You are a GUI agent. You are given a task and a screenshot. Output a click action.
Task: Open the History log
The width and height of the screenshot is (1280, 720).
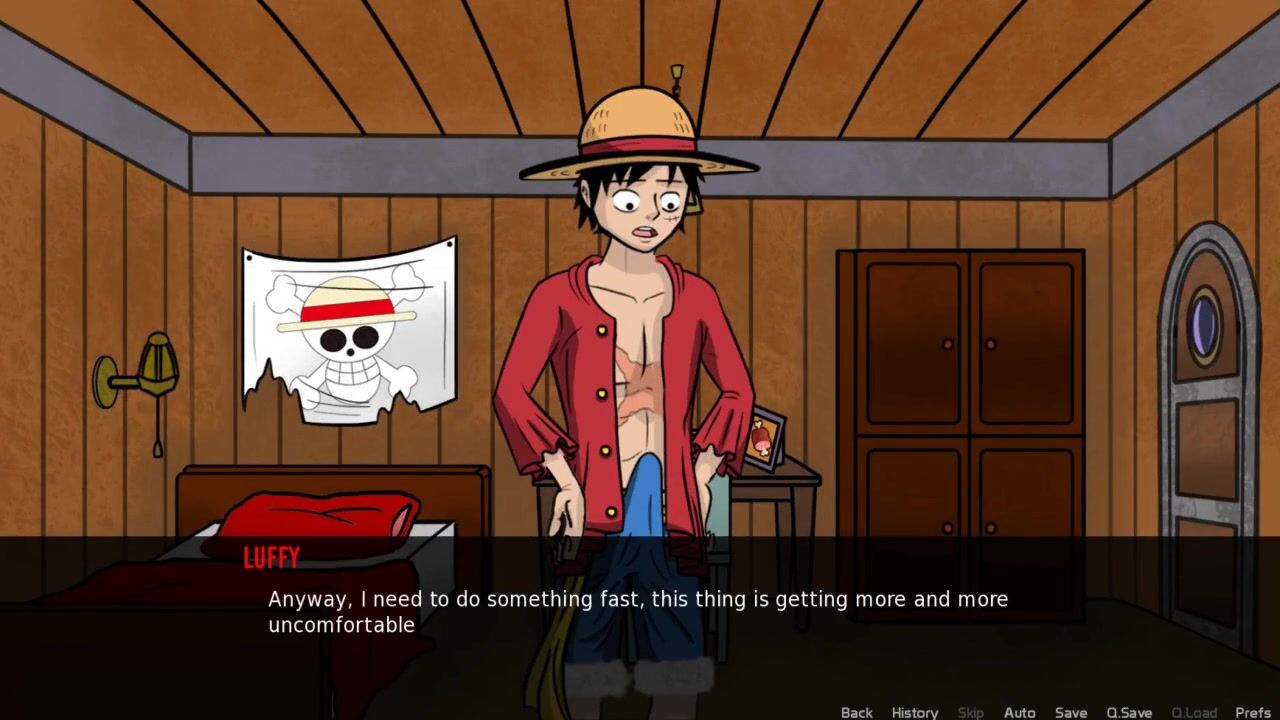(914, 712)
